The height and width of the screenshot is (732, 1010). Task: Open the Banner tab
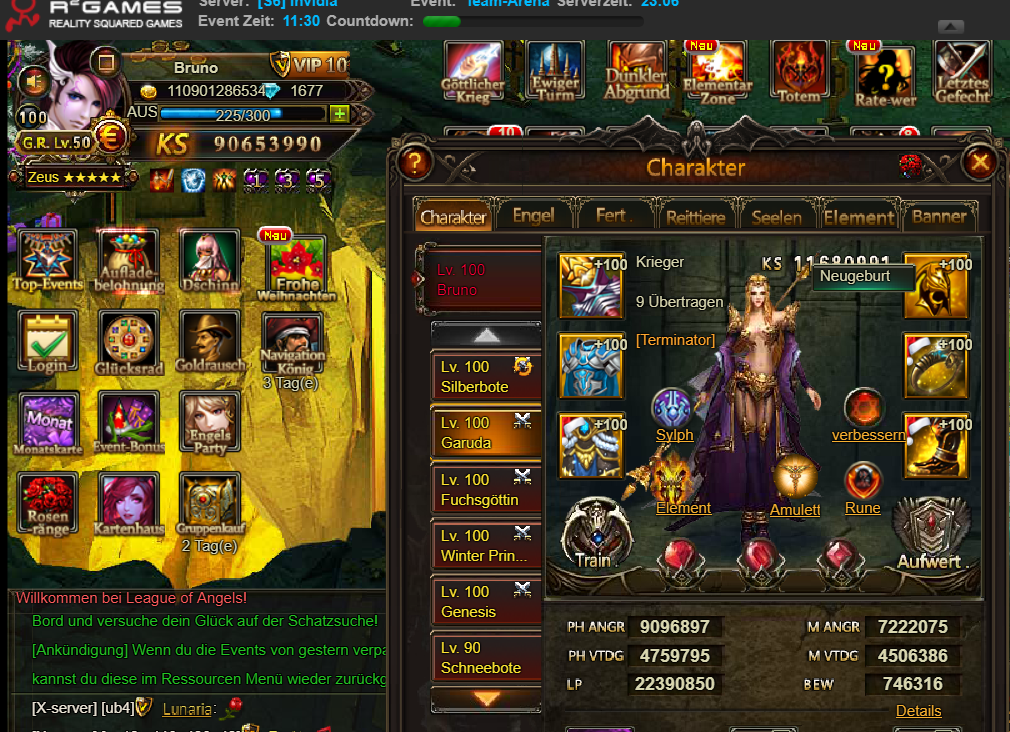click(x=939, y=216)
